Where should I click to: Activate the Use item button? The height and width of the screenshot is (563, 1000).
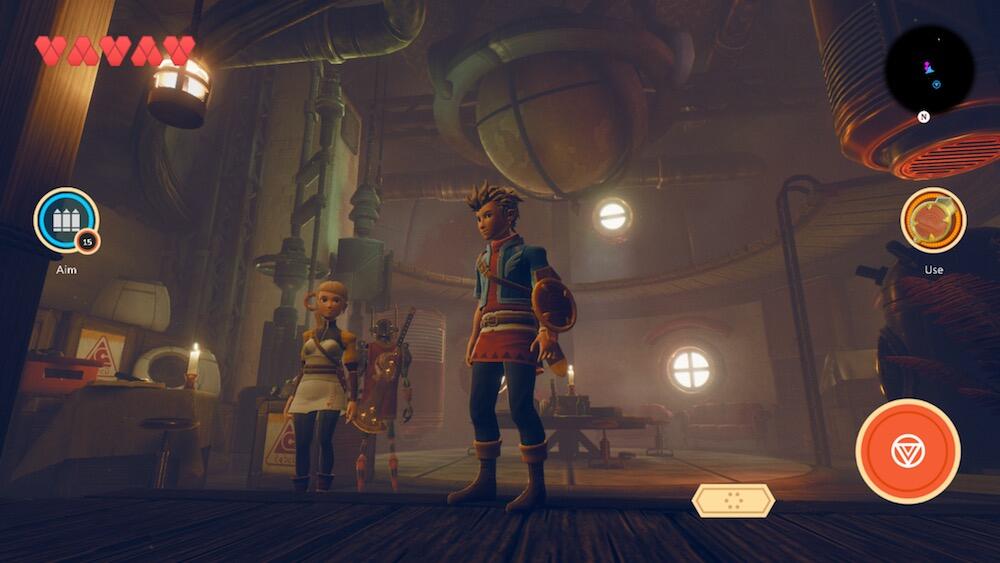(933, 220)
